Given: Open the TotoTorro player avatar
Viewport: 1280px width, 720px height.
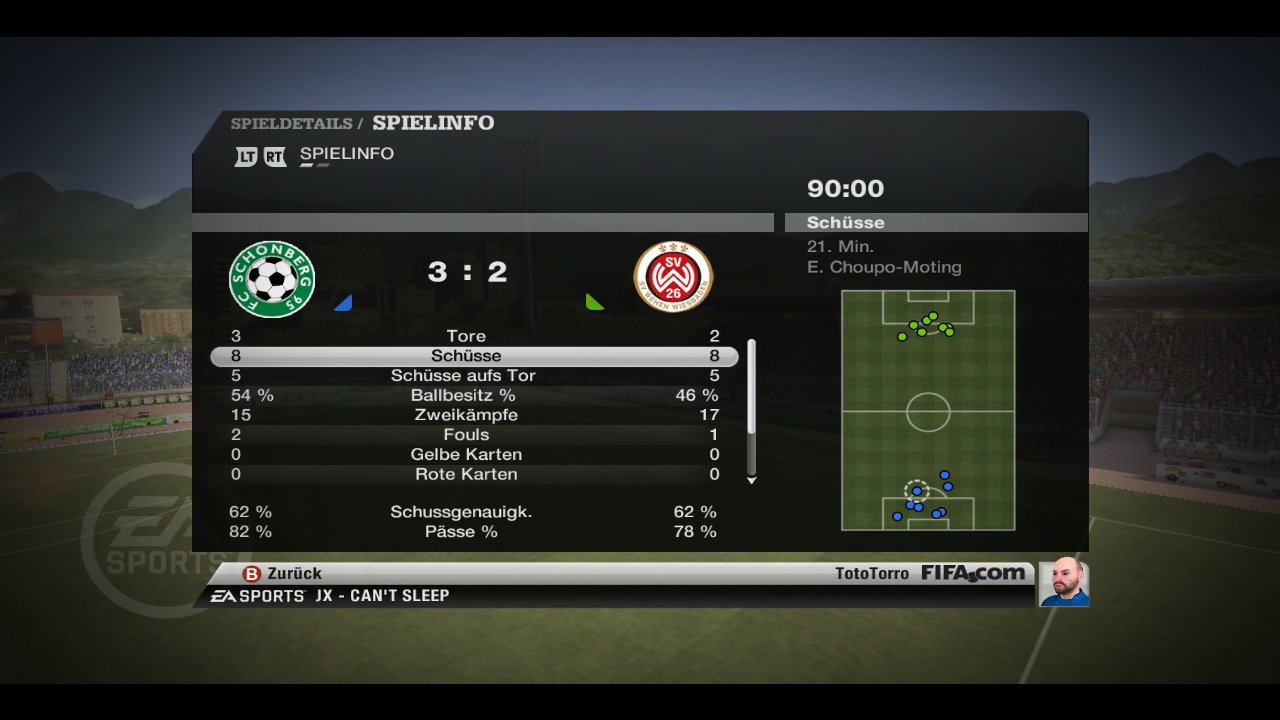Looking at the screenshot, I should 1063,582.
